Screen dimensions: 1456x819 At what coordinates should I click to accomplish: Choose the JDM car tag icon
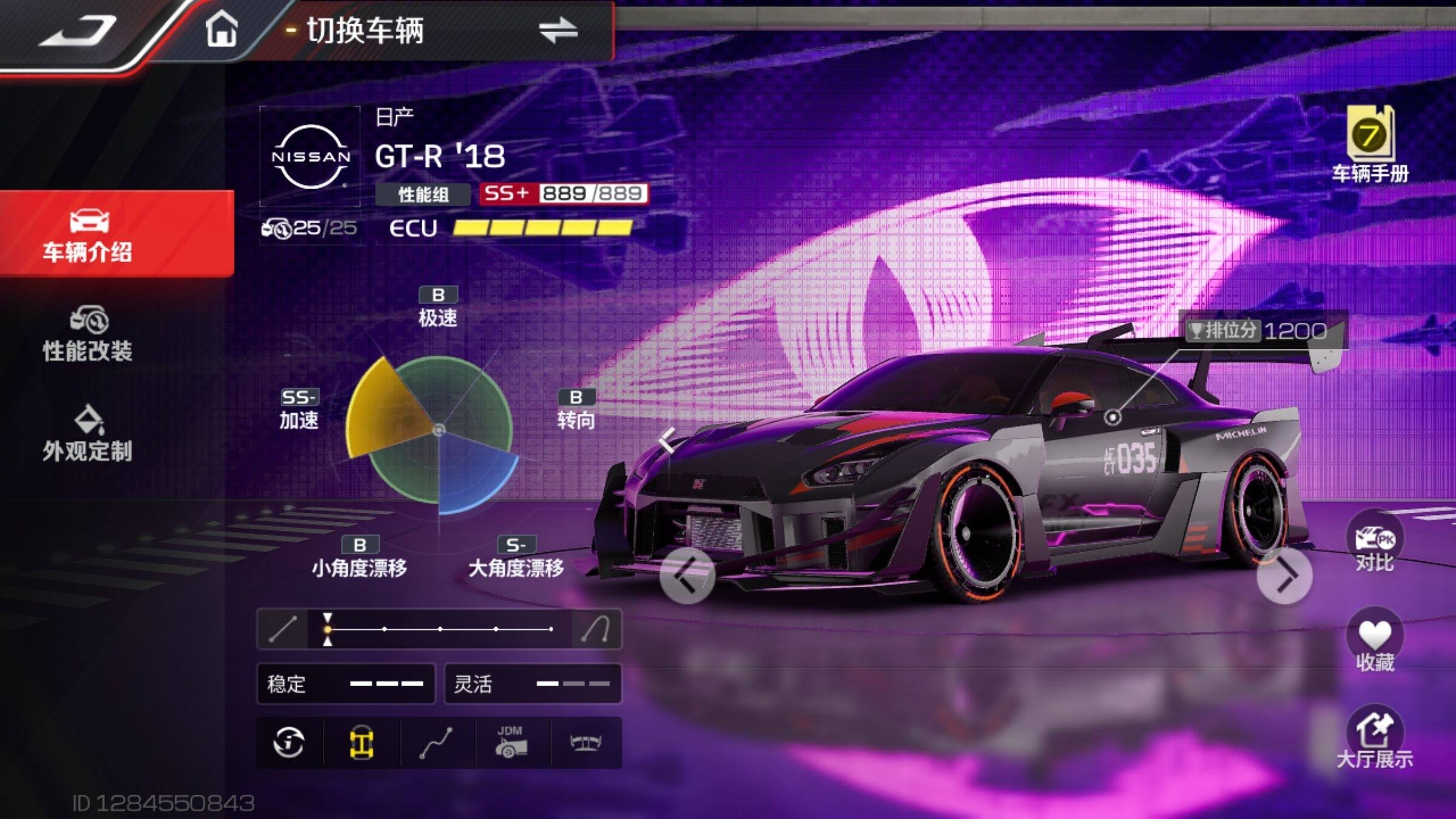[x=511, y=743]
